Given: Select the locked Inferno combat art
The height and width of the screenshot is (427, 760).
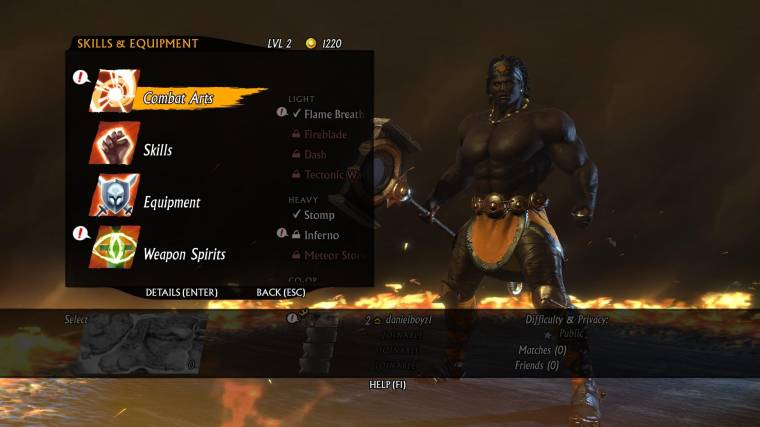Looking at the screenshot, I should pyautogui.click(x=321, y=235).
